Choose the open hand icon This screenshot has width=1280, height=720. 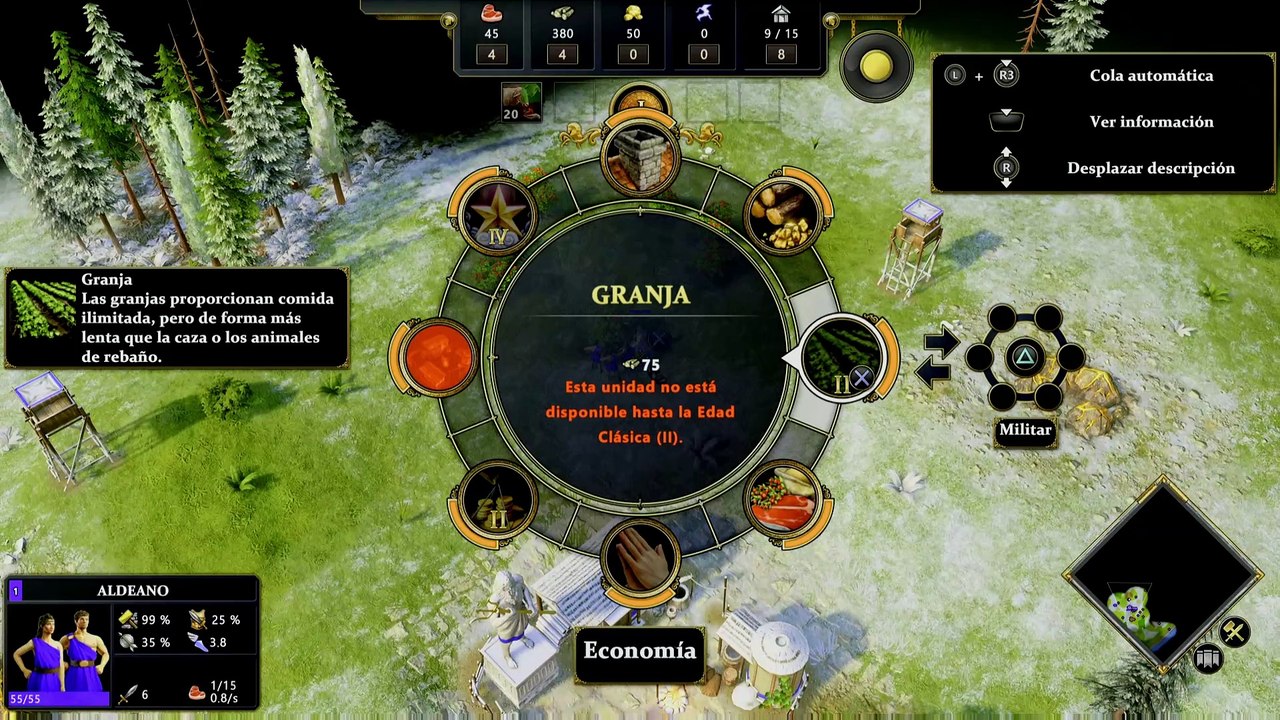[x=641, y=558]
